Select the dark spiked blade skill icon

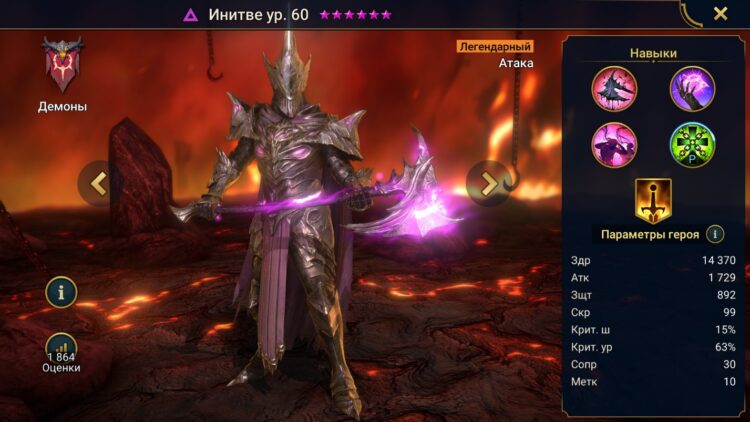tap(613, 88)
